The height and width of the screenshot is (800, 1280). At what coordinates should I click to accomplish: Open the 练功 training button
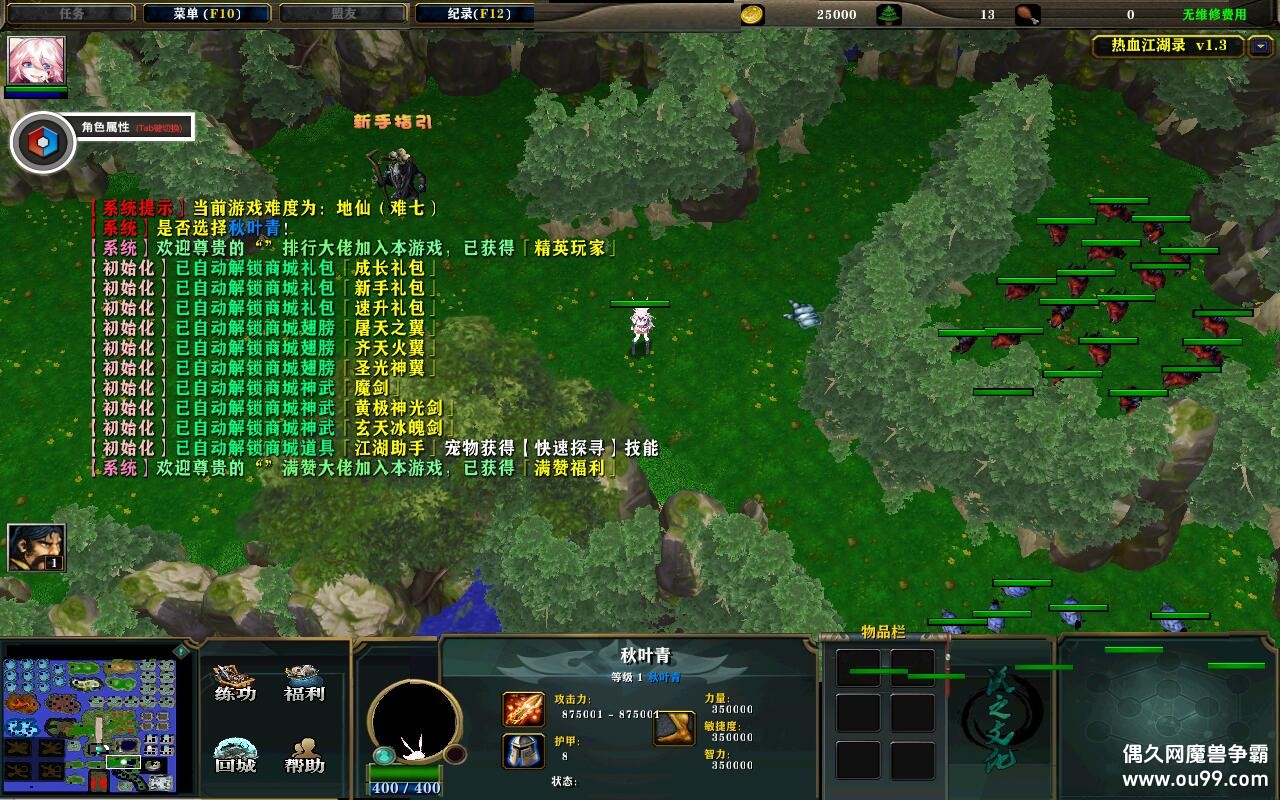235,683
